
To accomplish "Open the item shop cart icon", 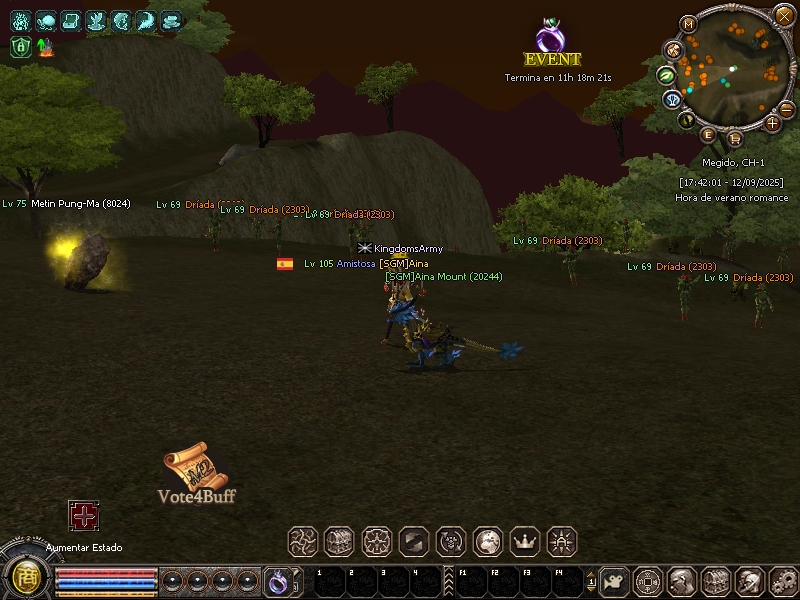I will coord(736,138).
